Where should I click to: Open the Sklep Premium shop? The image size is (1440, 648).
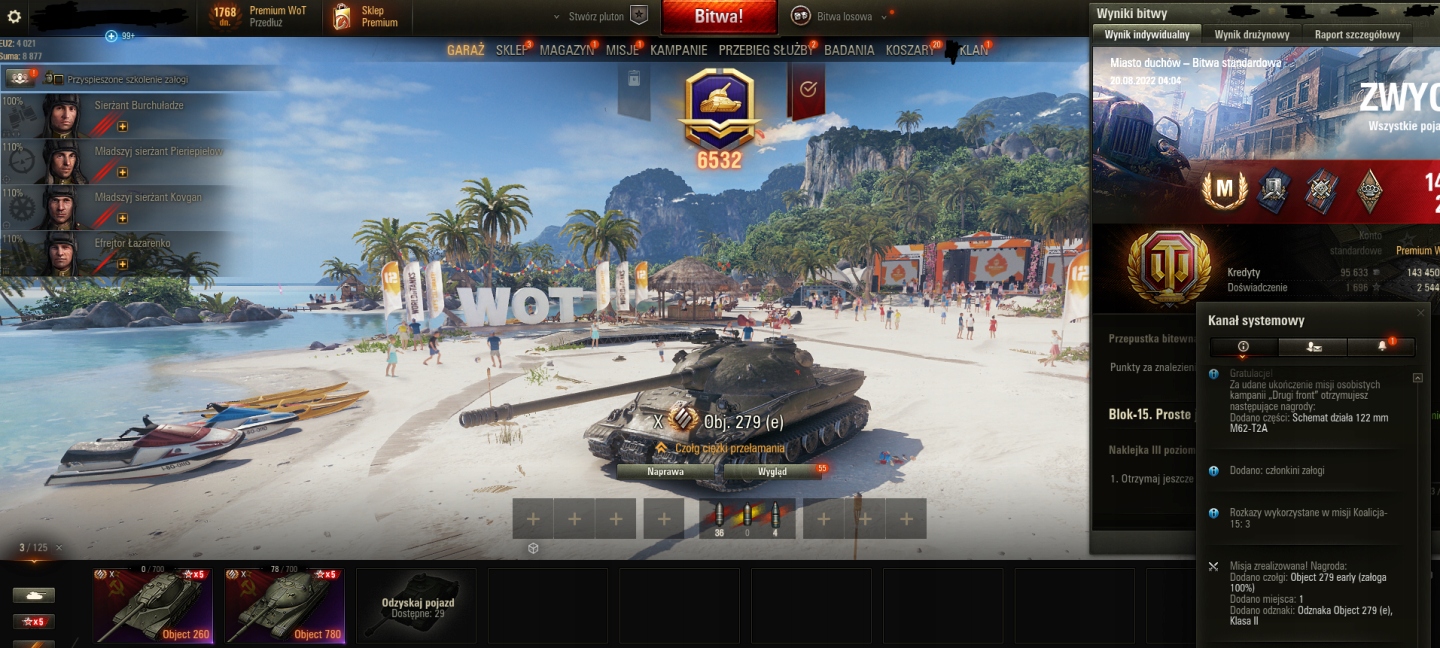coord(367,16)
